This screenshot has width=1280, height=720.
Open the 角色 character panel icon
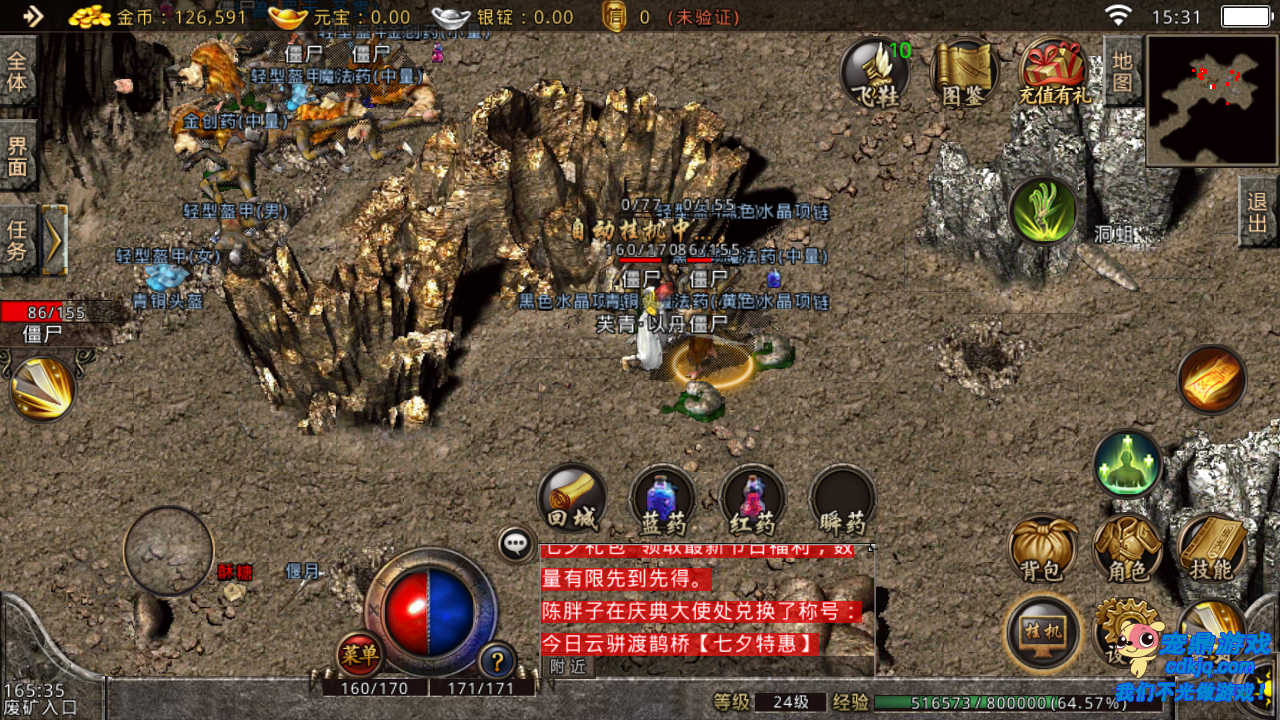tap(1128, 550)
